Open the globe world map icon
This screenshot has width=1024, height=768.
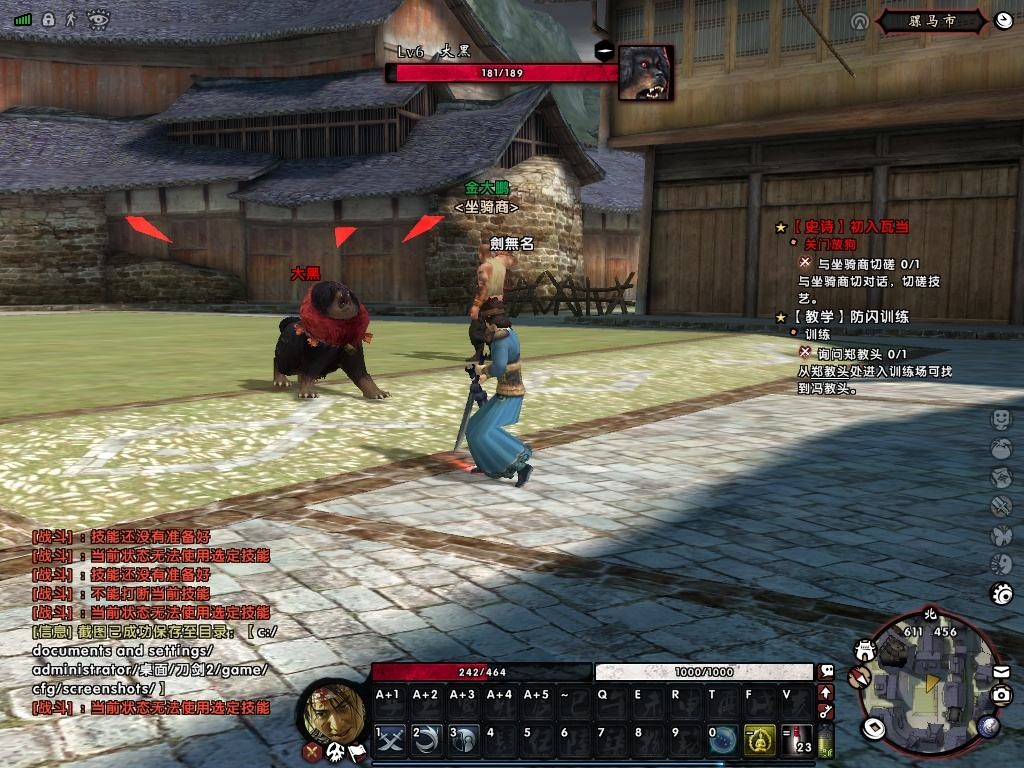click(990, 725)
